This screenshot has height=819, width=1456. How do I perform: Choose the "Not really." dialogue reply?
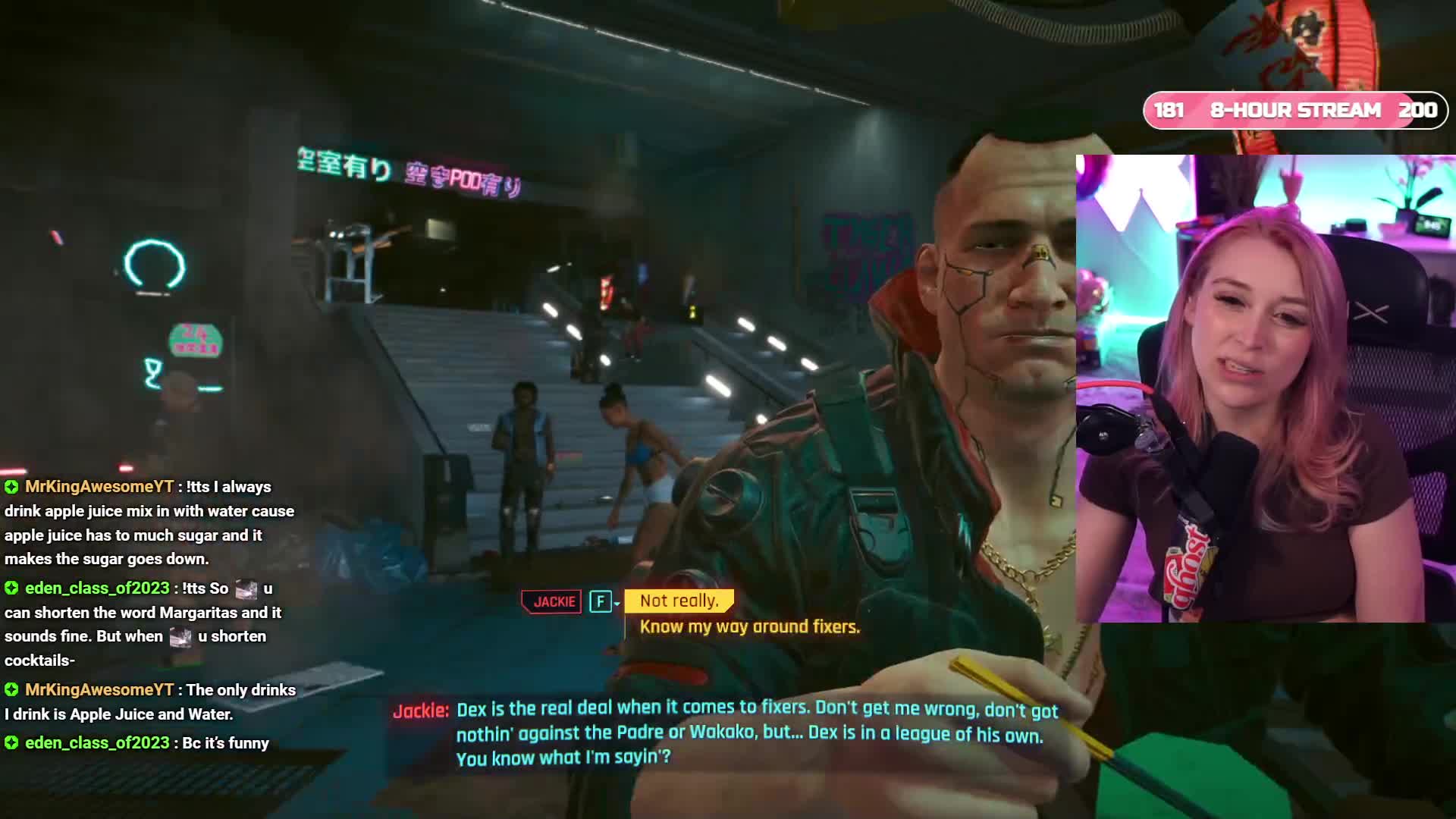point(679,601)
